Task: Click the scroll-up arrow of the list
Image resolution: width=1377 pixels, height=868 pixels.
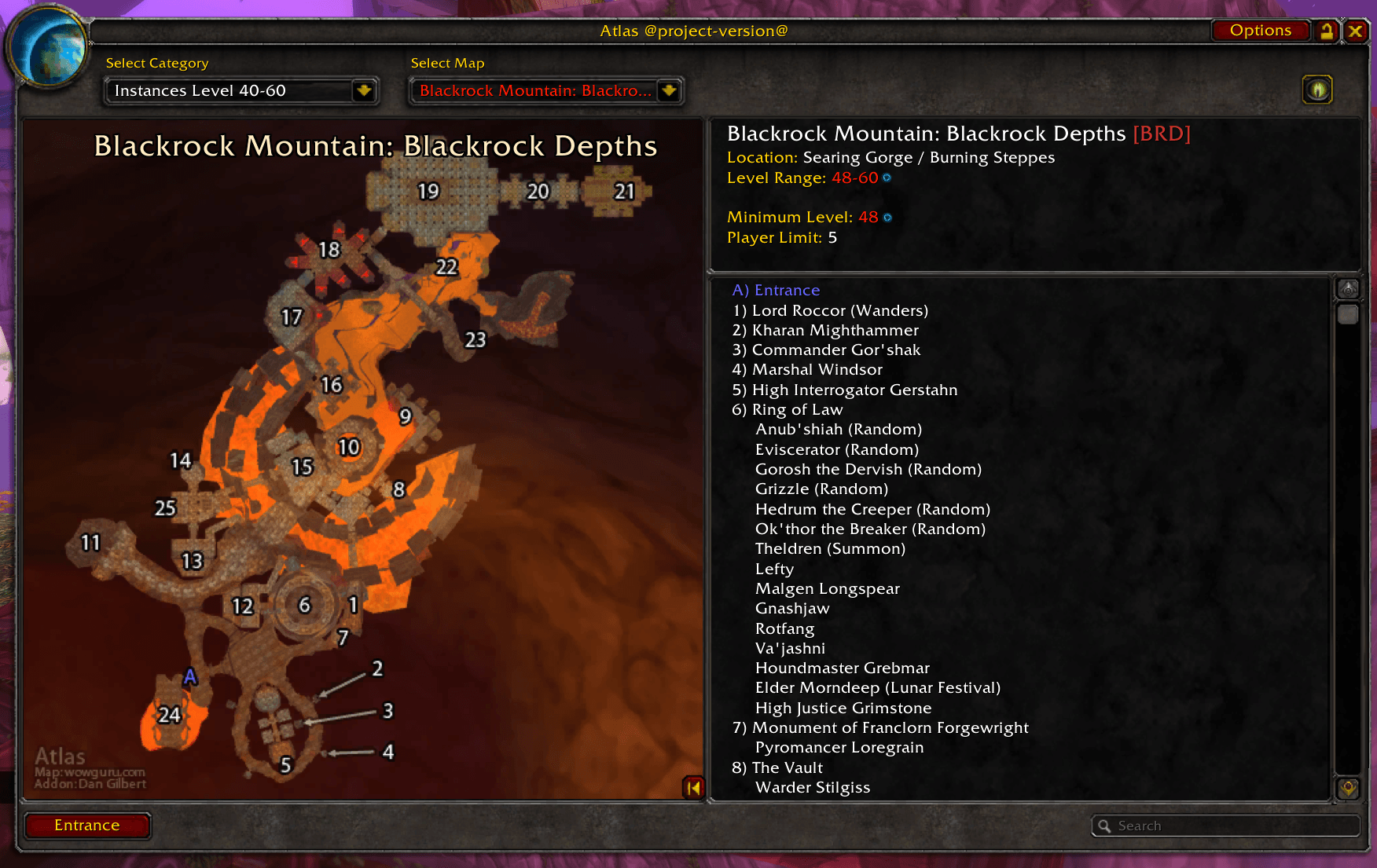Action: 1348,289
